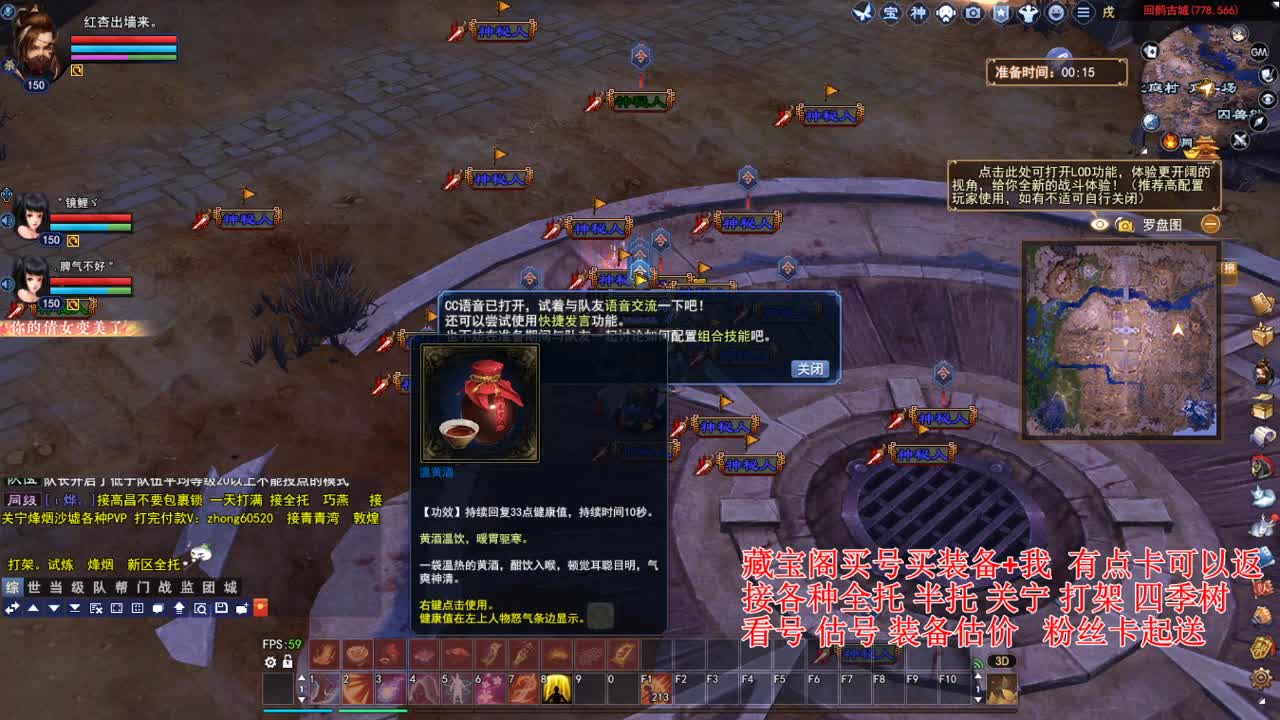
Task: Click the meditation skill in hotbar slot 8
Action: [x=557, y=690]
